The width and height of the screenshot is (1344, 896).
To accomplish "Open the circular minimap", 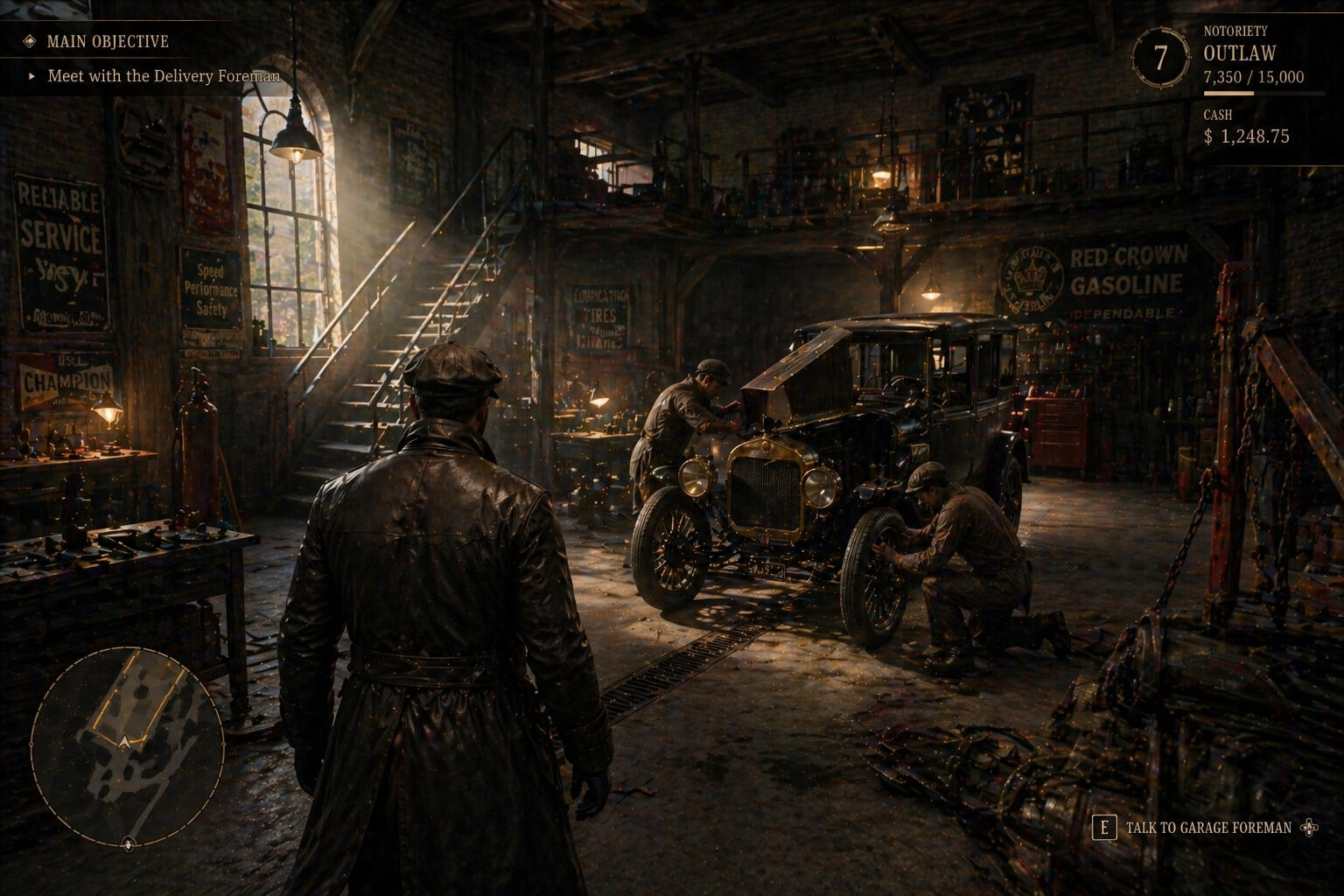I will (128, 745).
